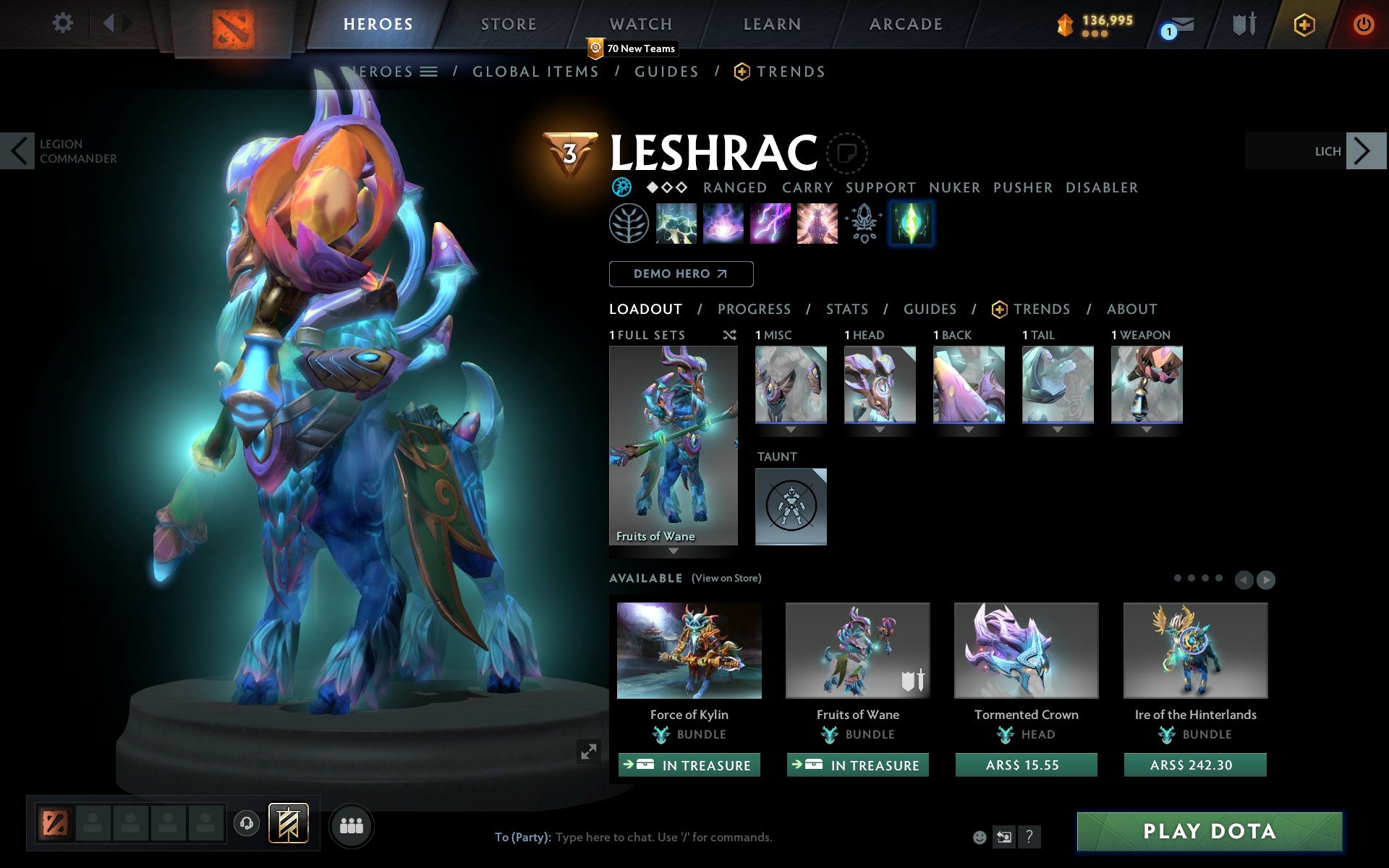The image size is (1389, 868).
Task: Toggle the shuffle icon next to Full Sets
Action: tap(730, 335)
